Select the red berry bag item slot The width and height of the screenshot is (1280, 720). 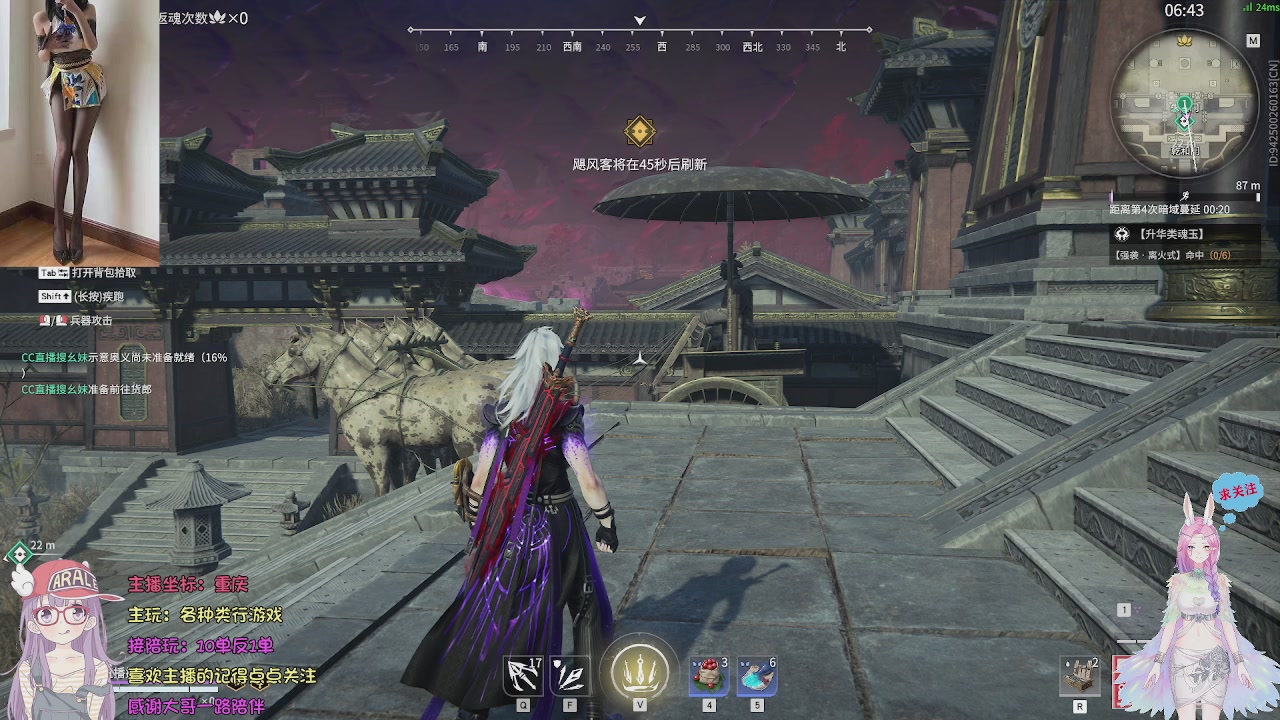(x=709, y=677)
